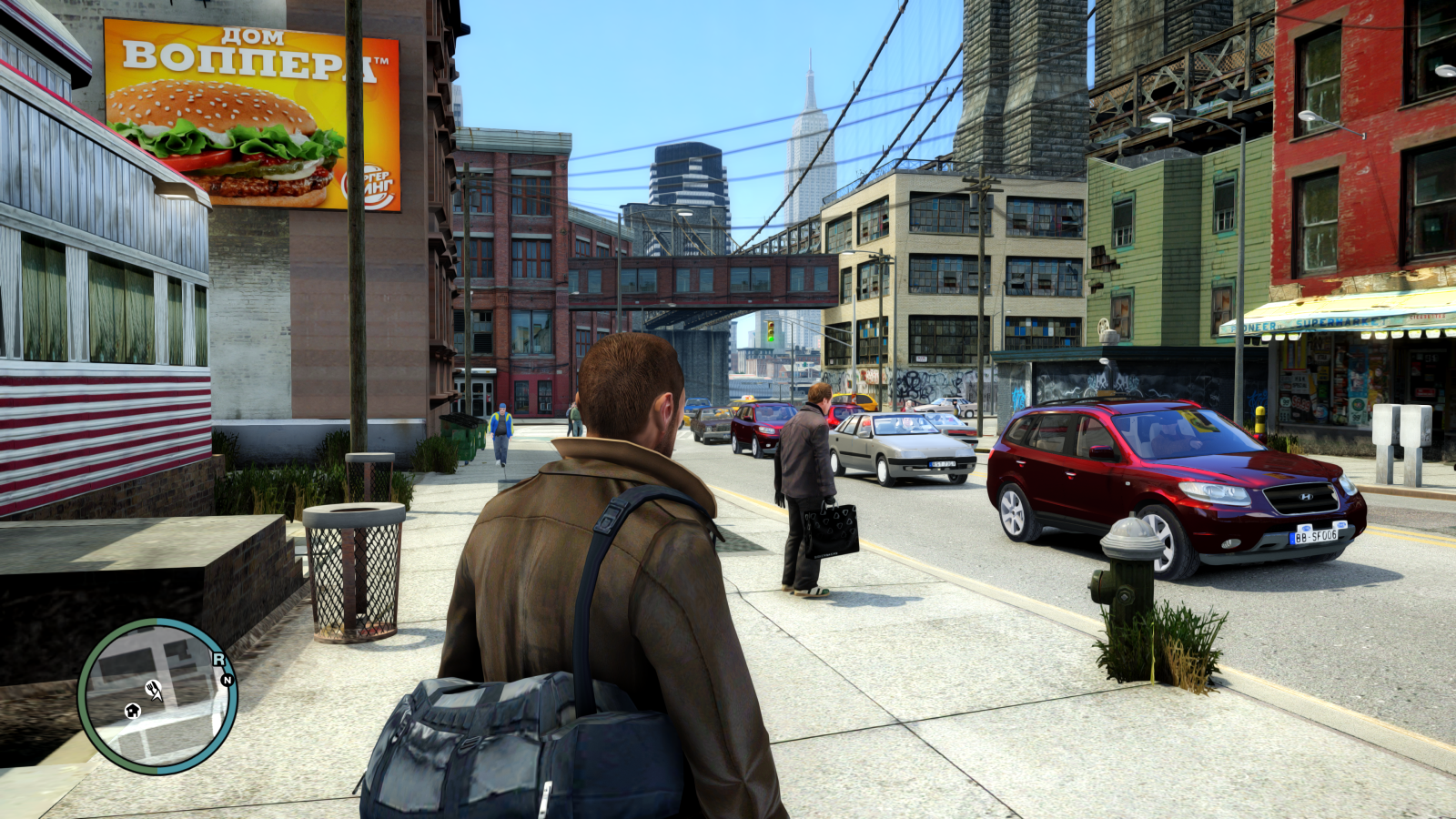The image size is (1456, 819).
Task: Click the north N compass marker
Action: click(x=227, y=679)
